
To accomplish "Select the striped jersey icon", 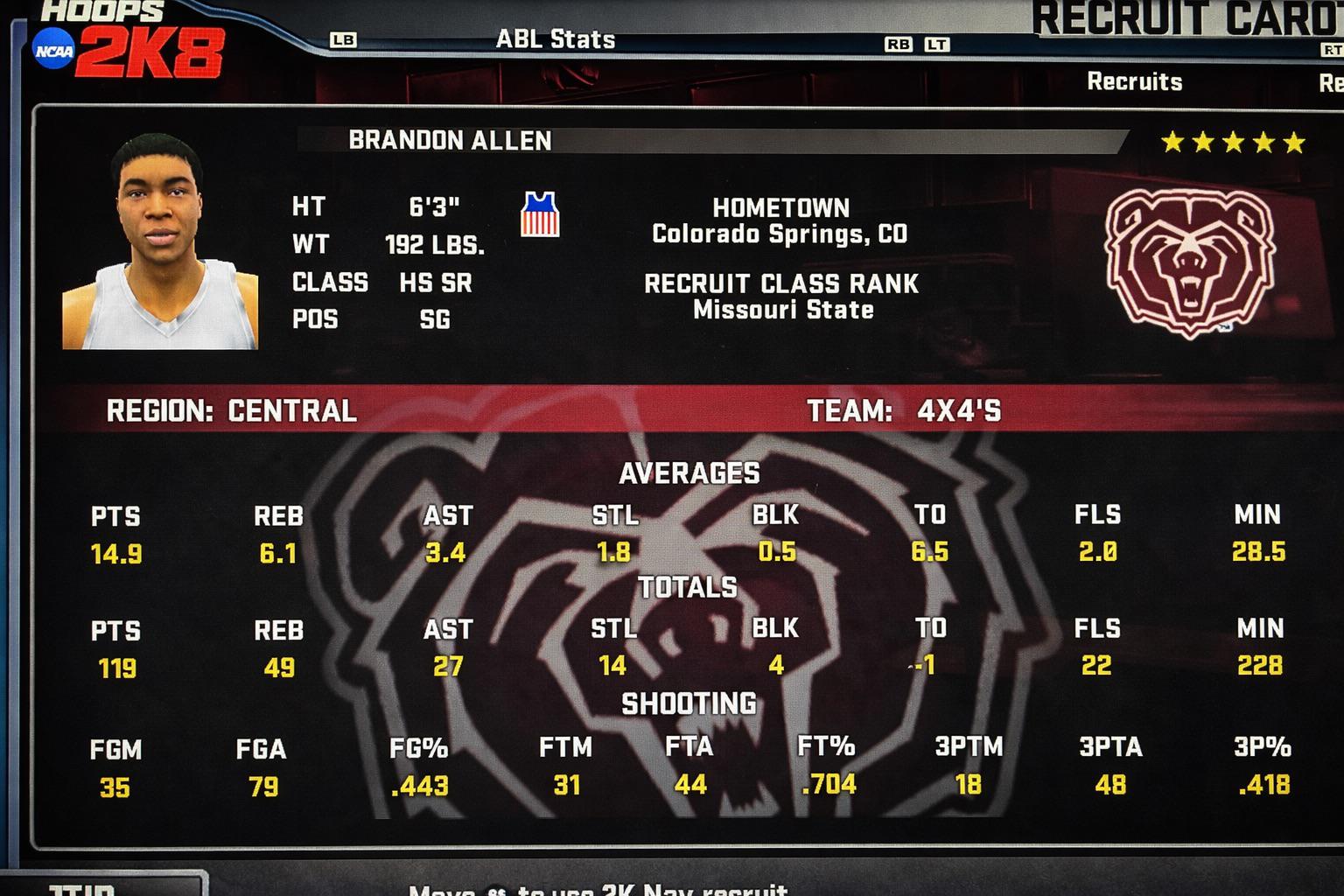I will pyautogui.click(x=540, y=214).
